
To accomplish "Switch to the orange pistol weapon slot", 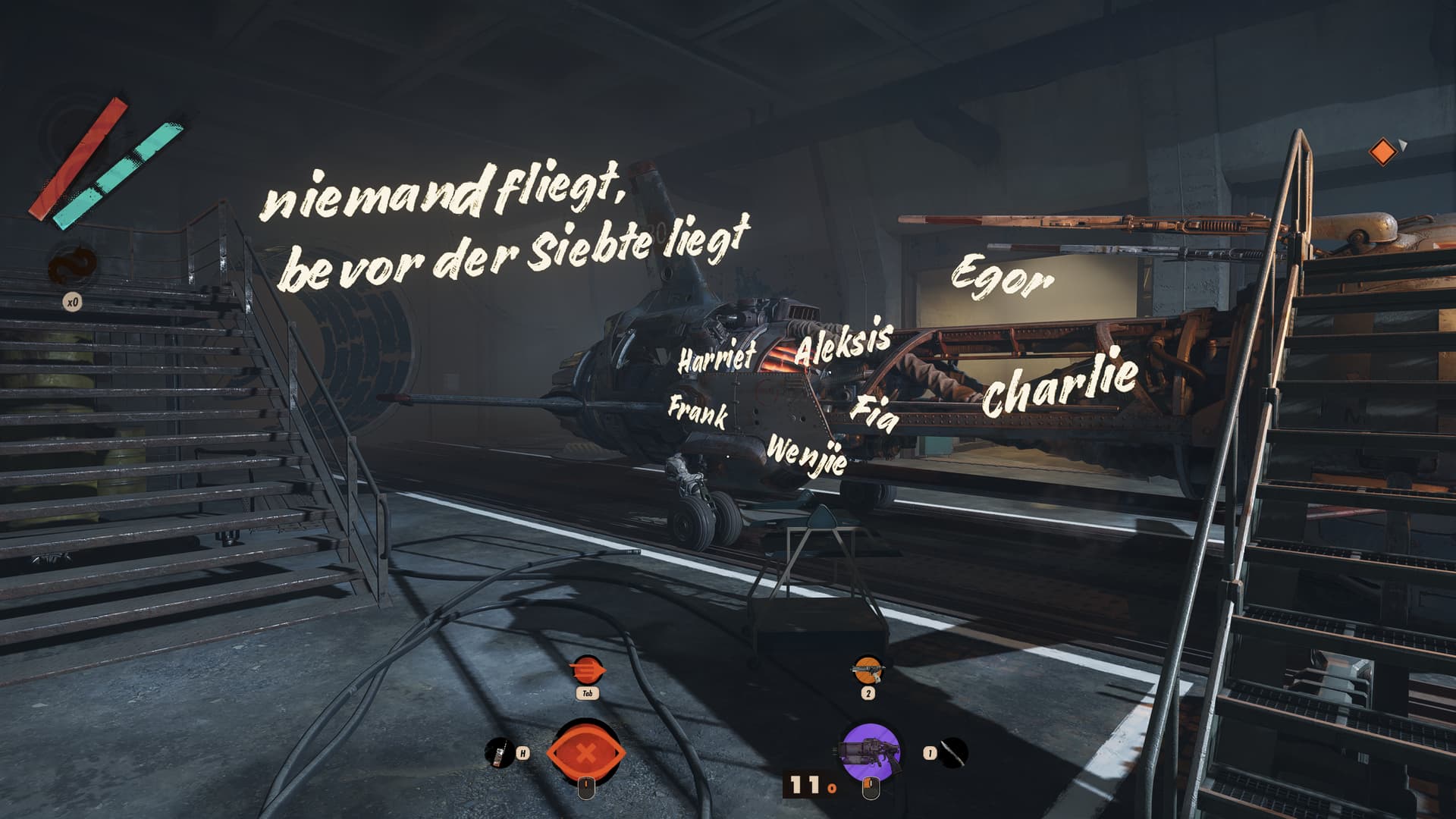I will tap(868, 670).
